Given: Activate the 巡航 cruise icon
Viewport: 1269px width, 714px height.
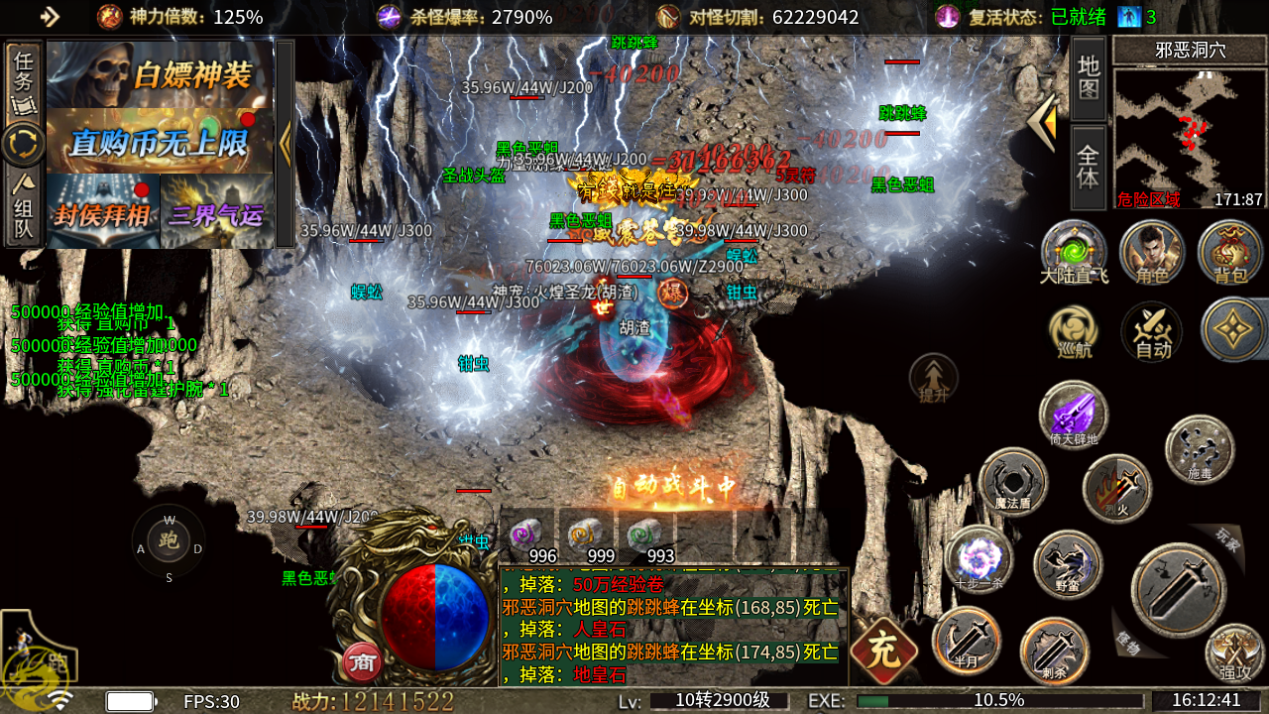Looking at the screenshot, I should 1074,331.
